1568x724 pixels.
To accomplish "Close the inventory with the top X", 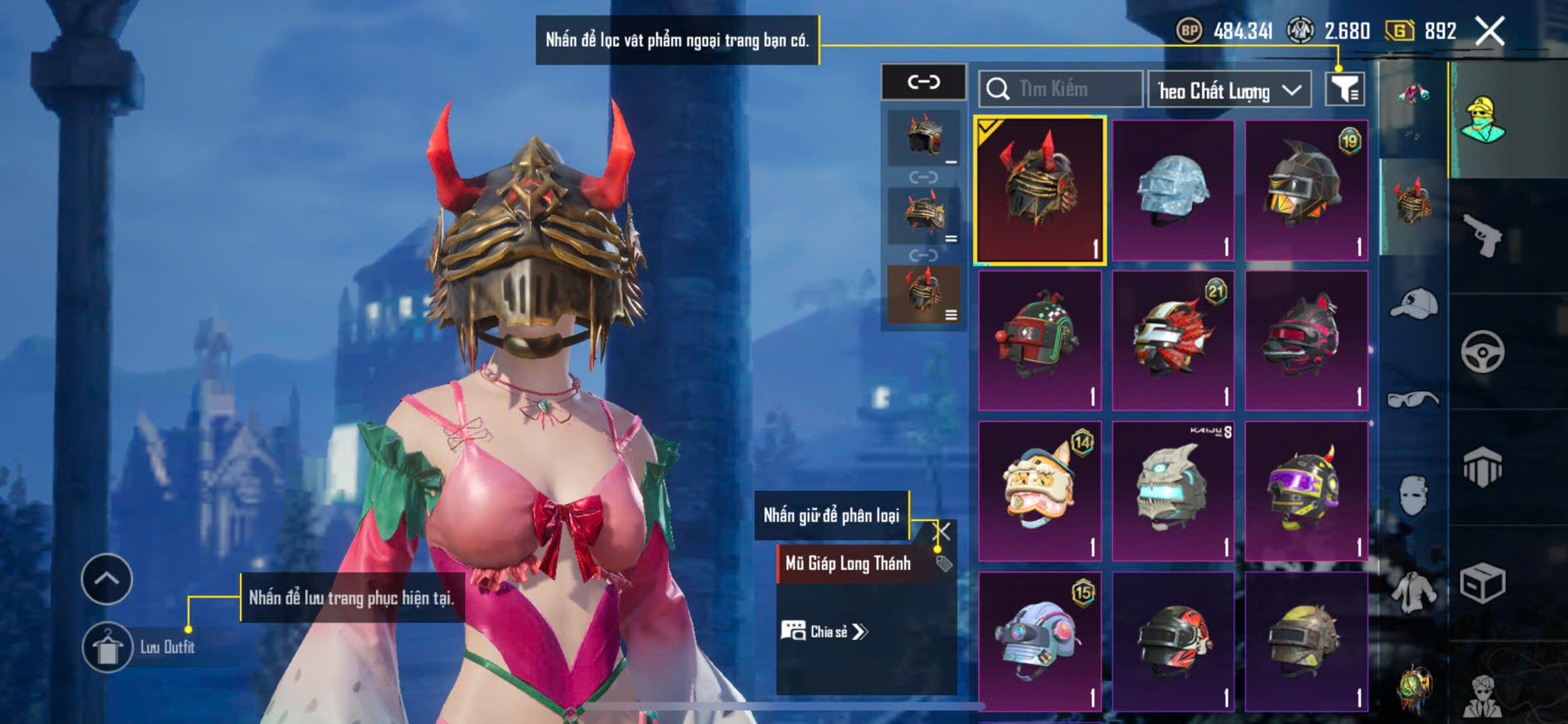I will [x=1489, y=32].
